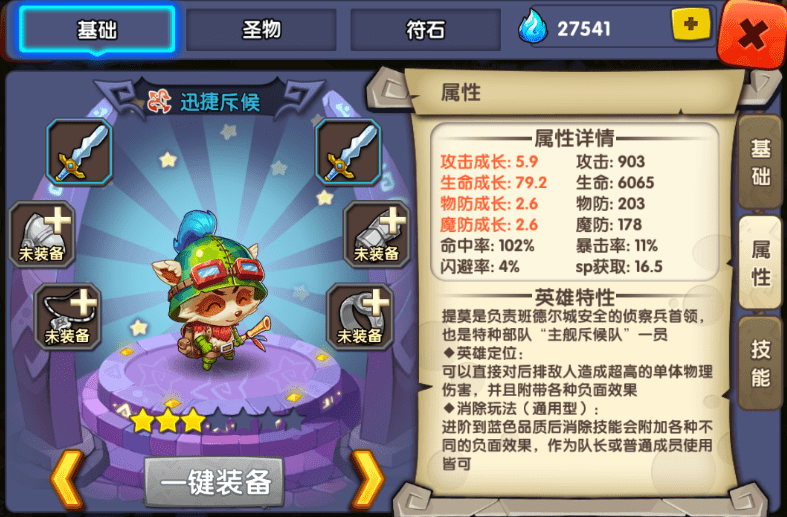Select the 属性 tab on the scroll
Screen dimensions: 787x517
[760, 263]
